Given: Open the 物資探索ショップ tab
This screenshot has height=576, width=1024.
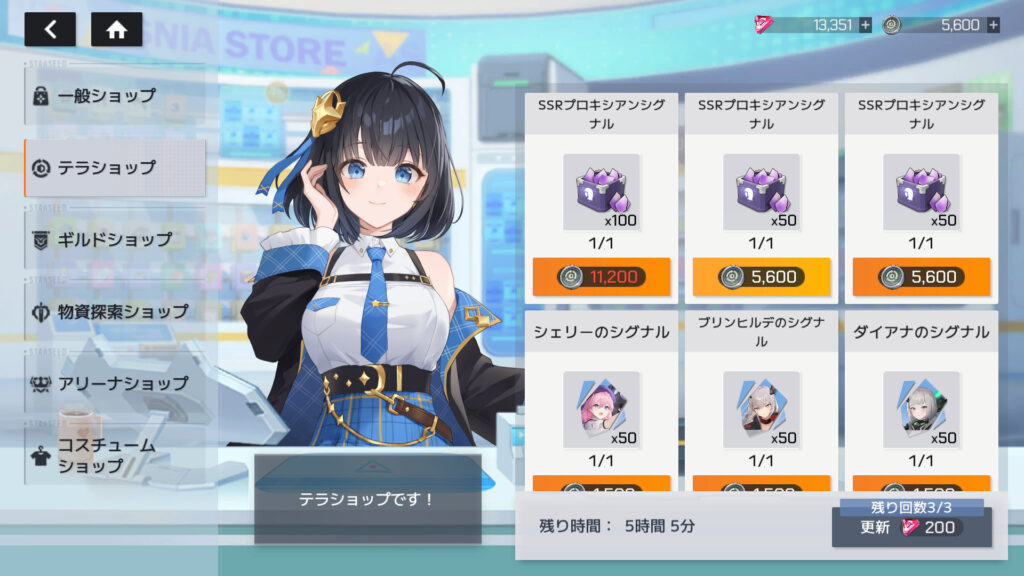Looking at the screenshot, I should point(114,312).
